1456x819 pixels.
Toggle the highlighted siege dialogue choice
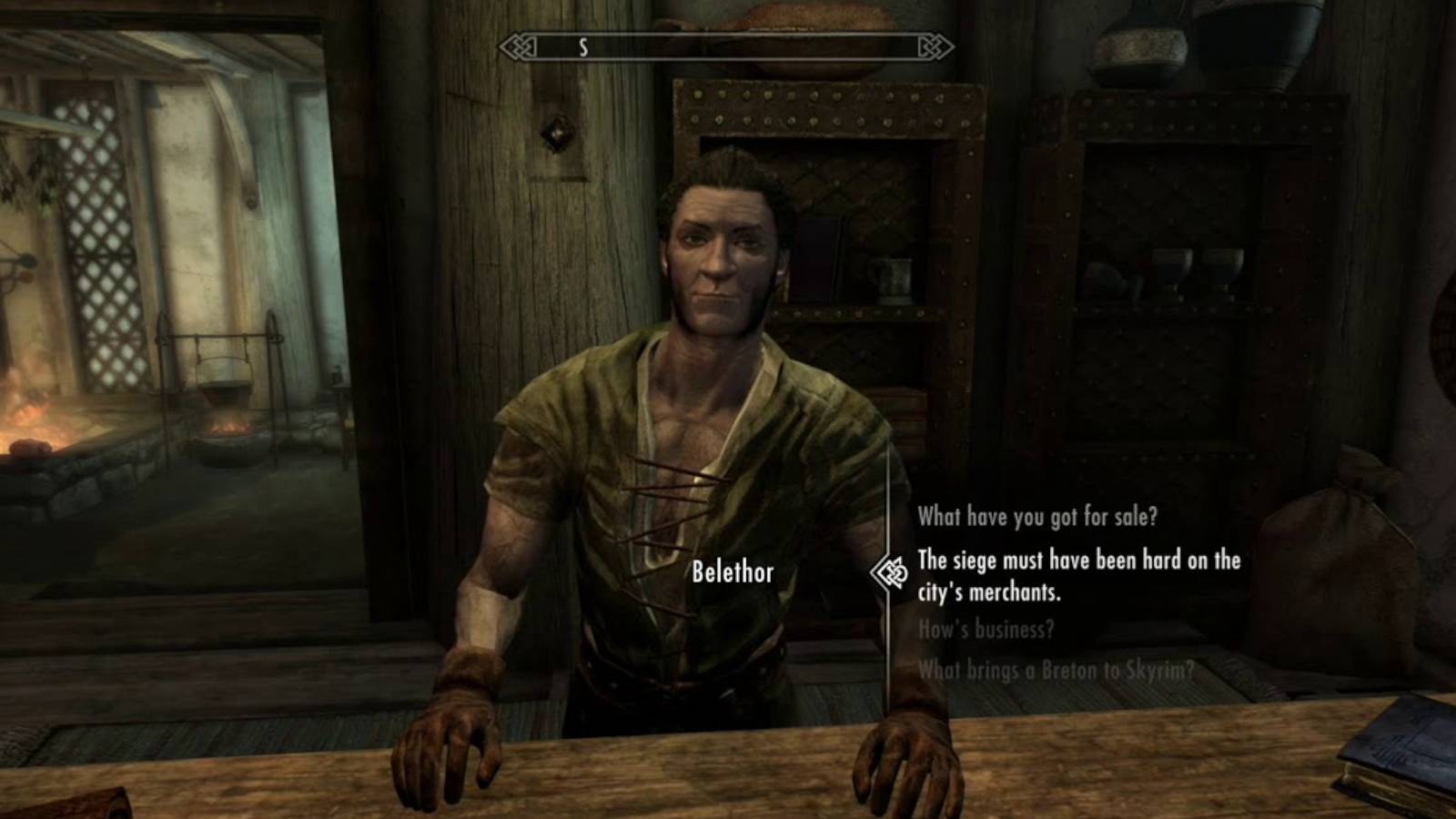(x=1078, y=575)
